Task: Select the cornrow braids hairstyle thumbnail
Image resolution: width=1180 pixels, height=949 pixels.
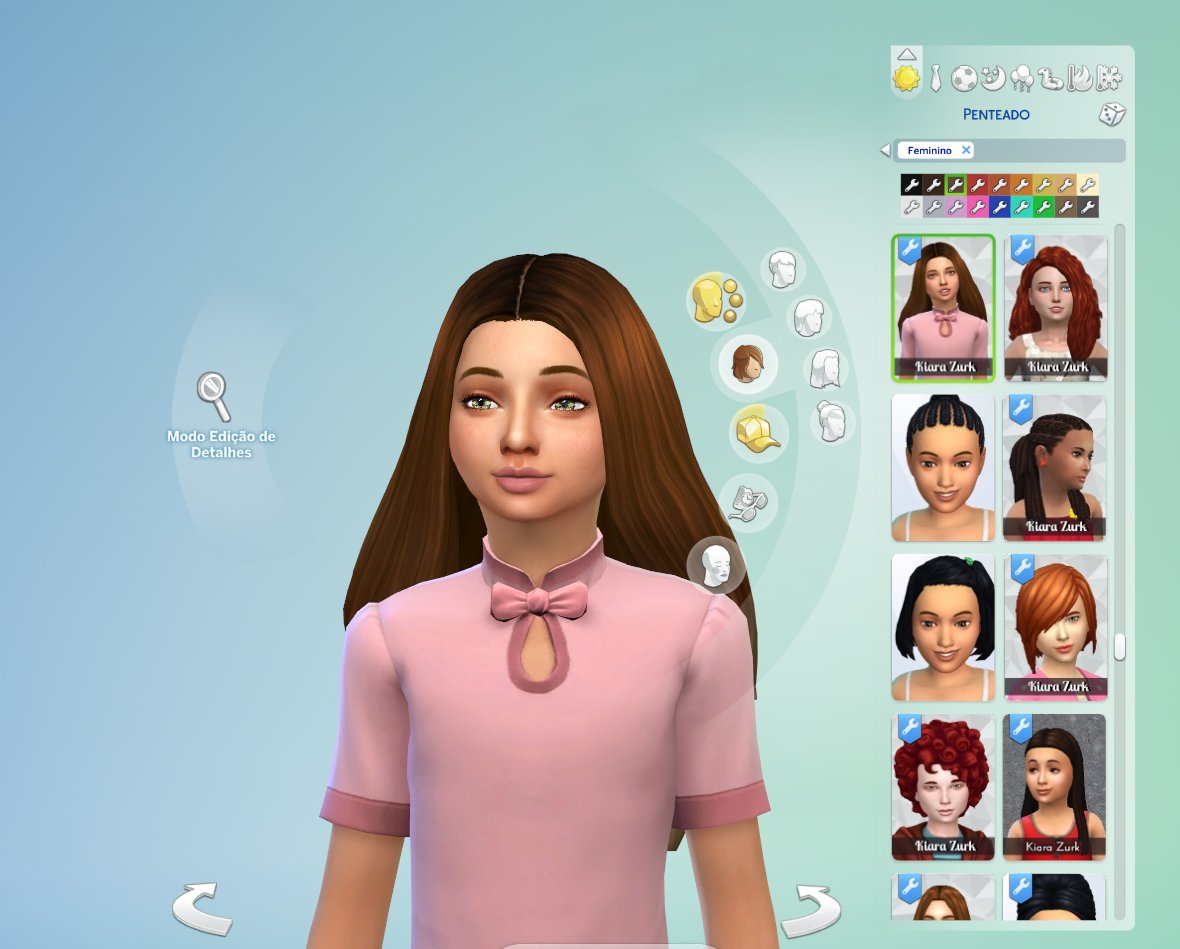Action: [x=943, y=467]
